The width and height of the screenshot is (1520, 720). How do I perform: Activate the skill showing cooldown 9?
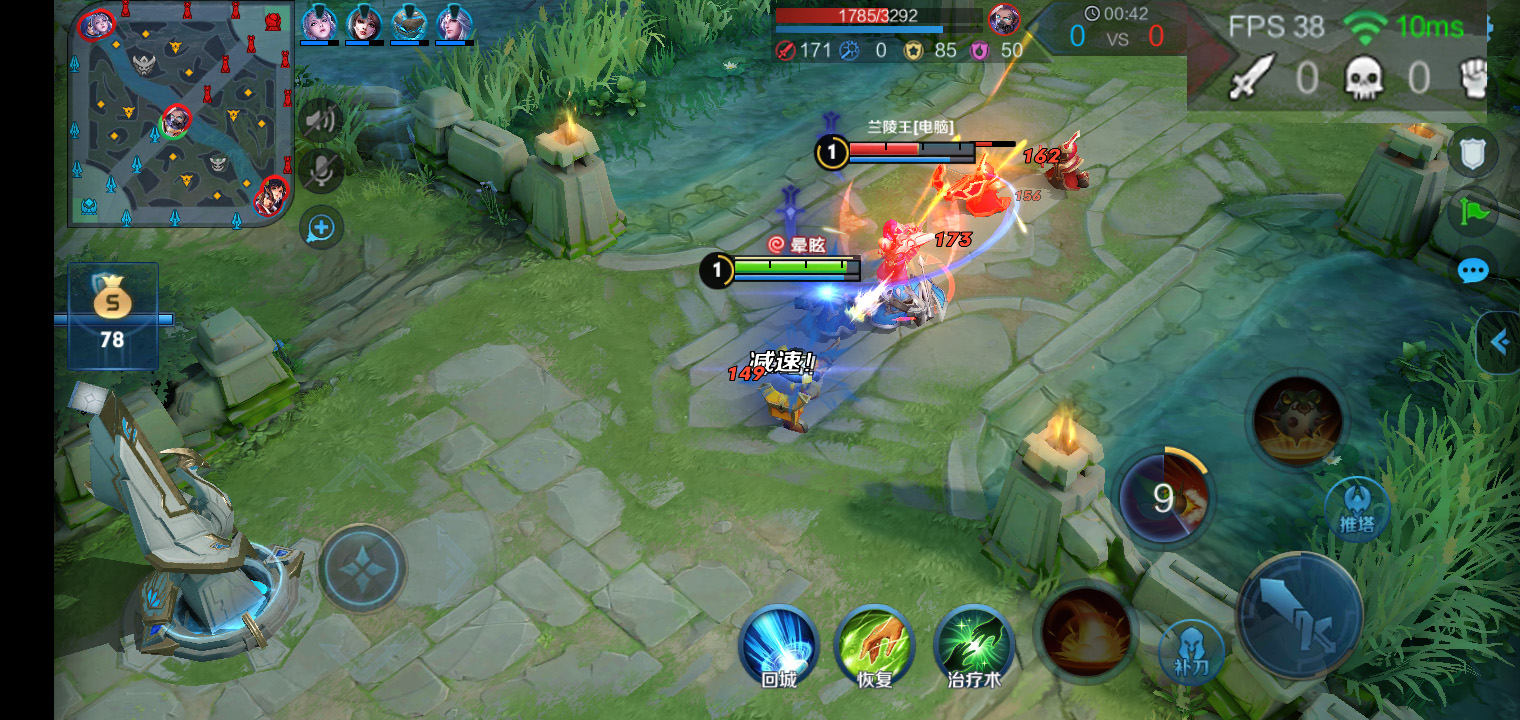coord(1163,498)
